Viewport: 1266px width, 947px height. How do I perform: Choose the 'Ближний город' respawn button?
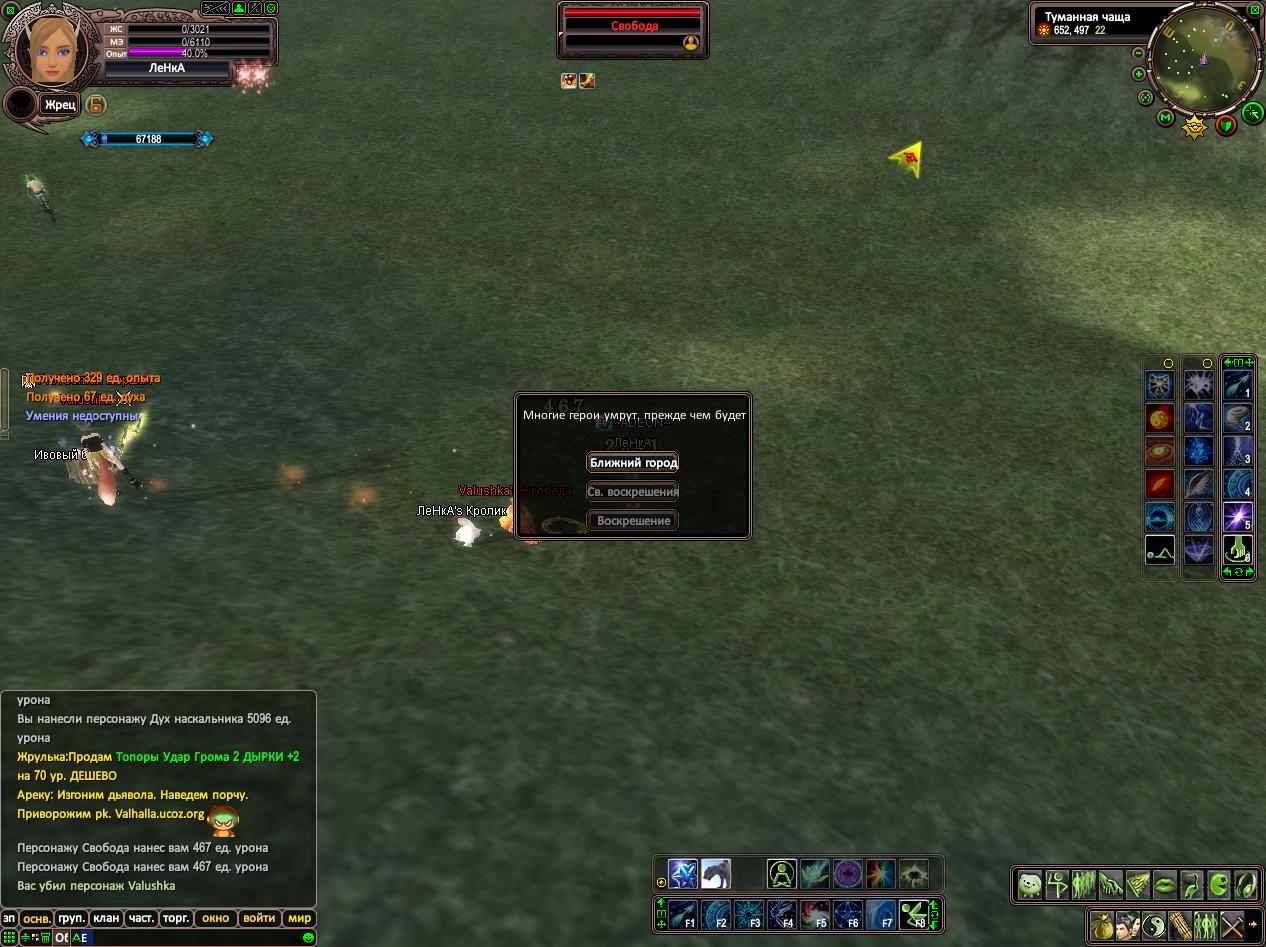click(x=633, y=463)
